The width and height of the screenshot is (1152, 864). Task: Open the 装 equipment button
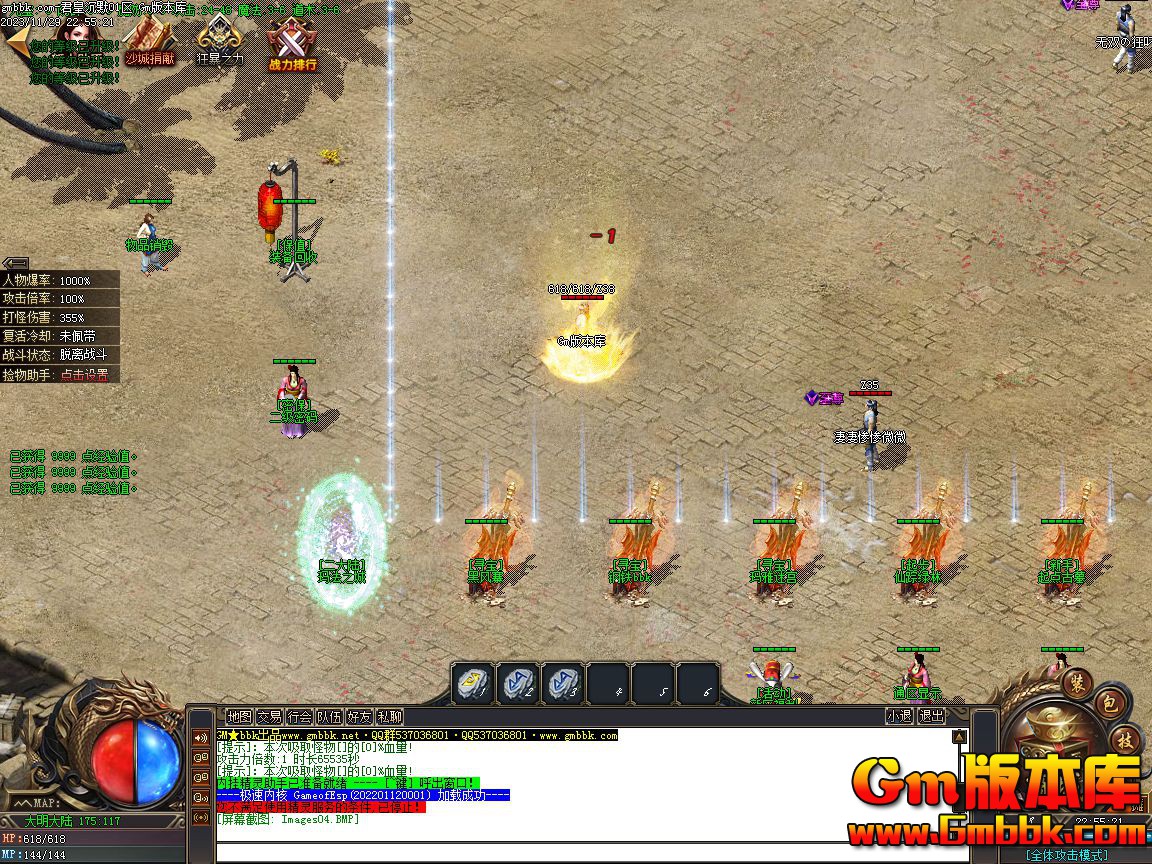(x=1078, y=680)
